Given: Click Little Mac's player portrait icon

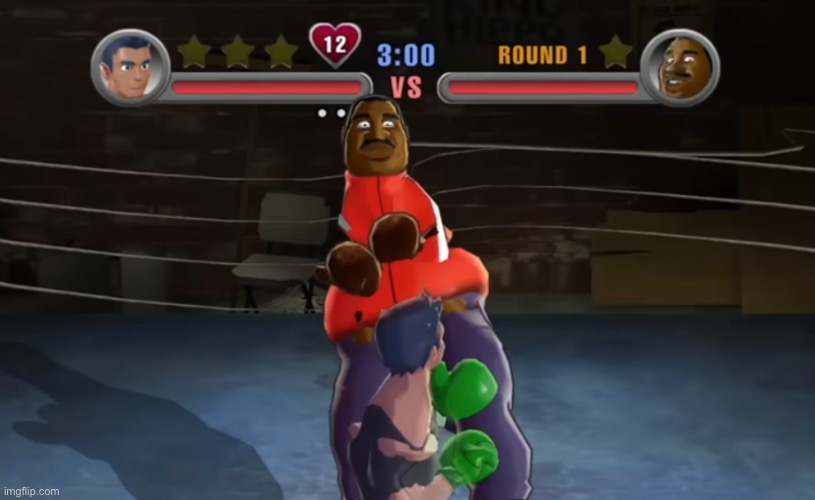Looking at the screenshot, I should point(129,67).
